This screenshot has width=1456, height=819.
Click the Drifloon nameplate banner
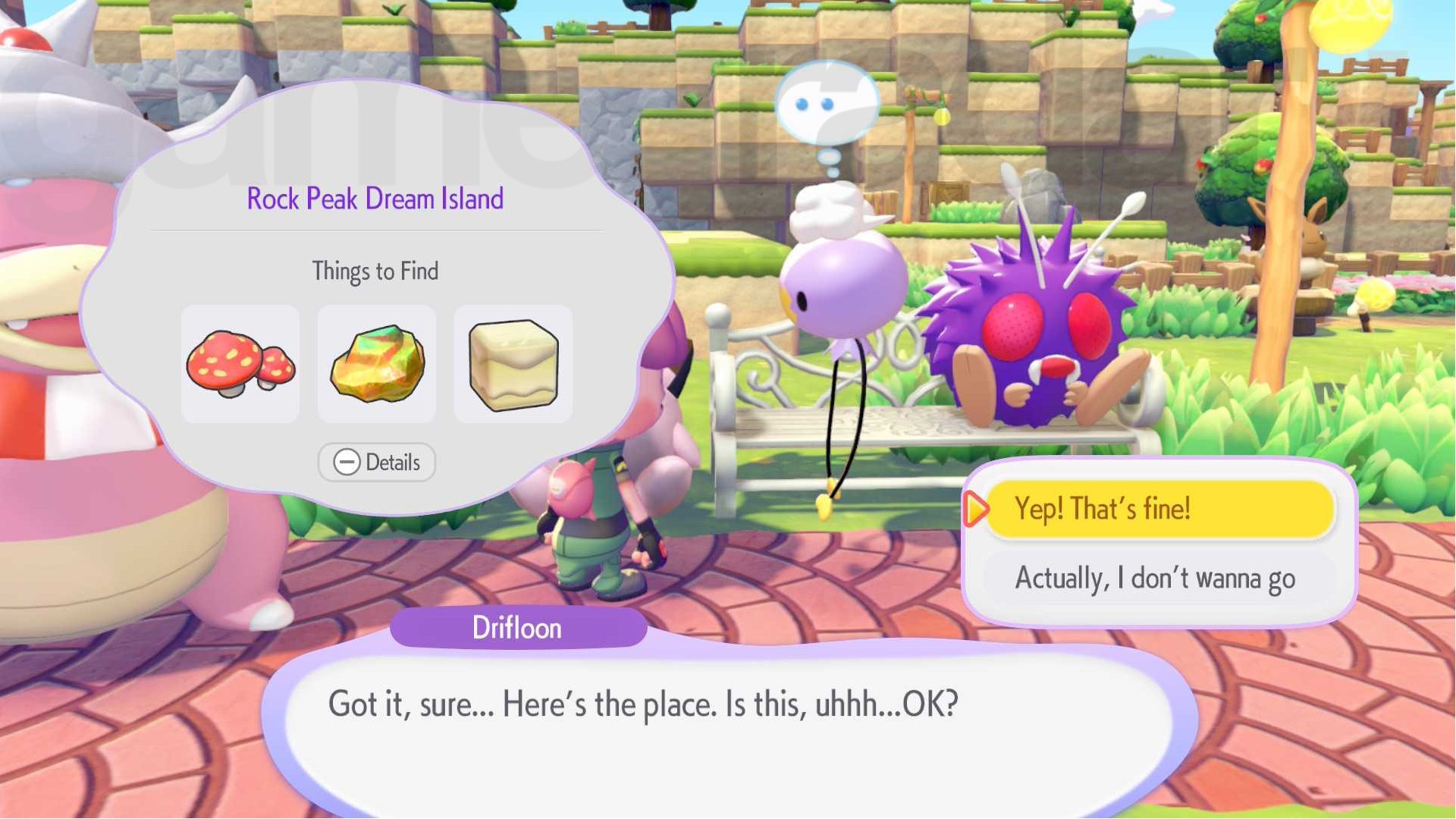tap(518, 627)
